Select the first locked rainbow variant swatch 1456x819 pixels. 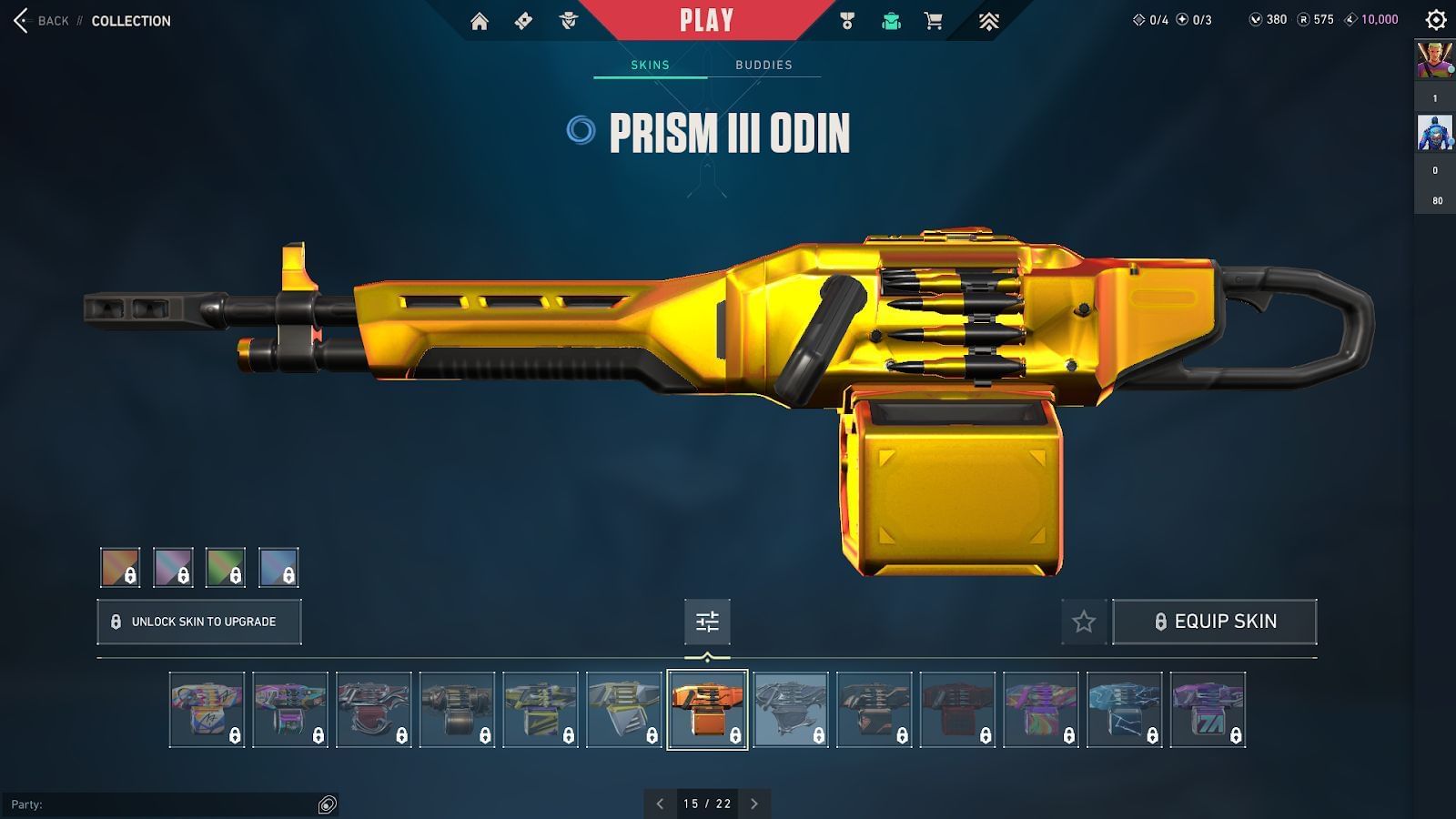point(118,566)
